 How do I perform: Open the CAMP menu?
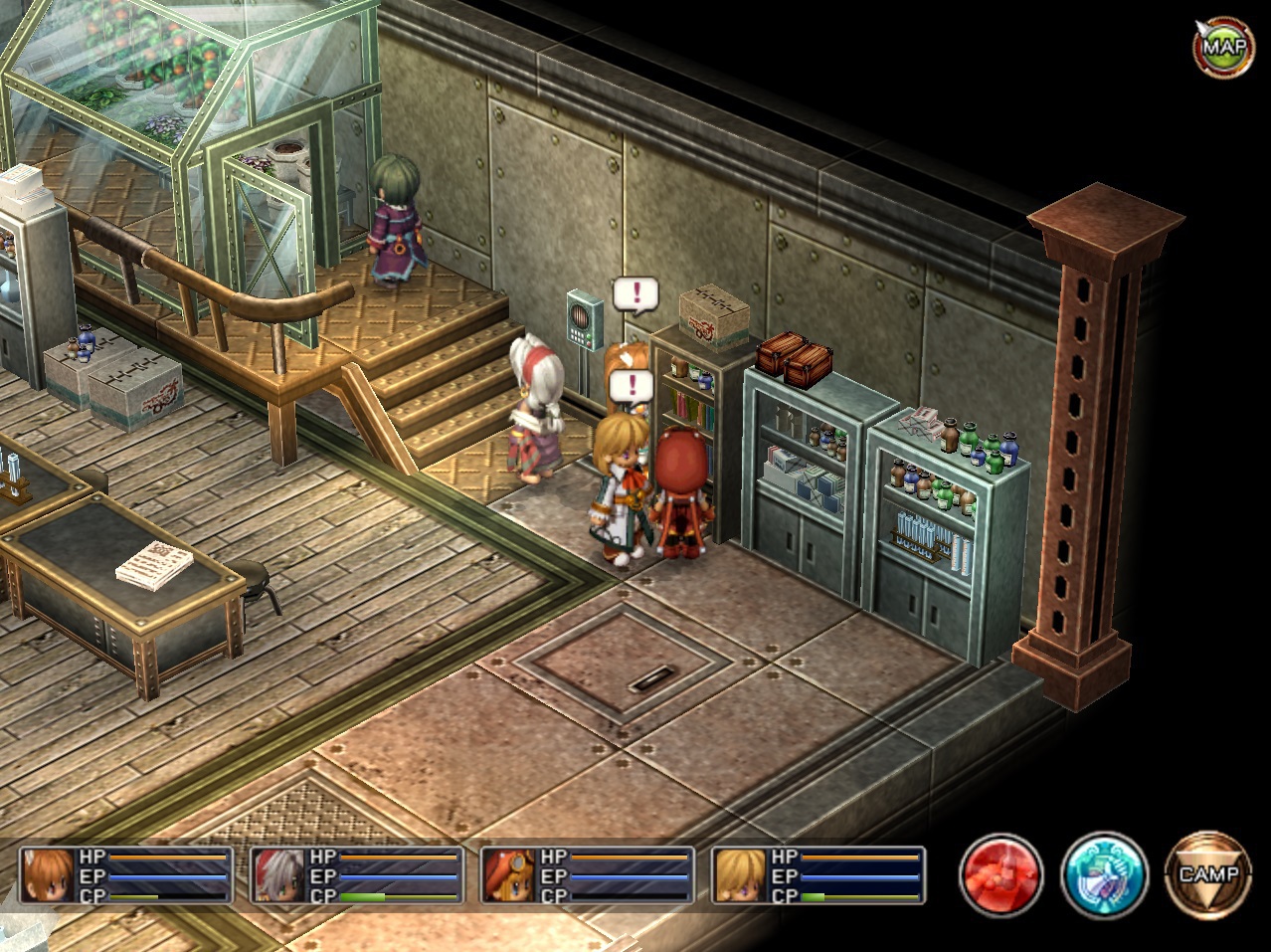pyautogui.click(x=1208, y=875)
